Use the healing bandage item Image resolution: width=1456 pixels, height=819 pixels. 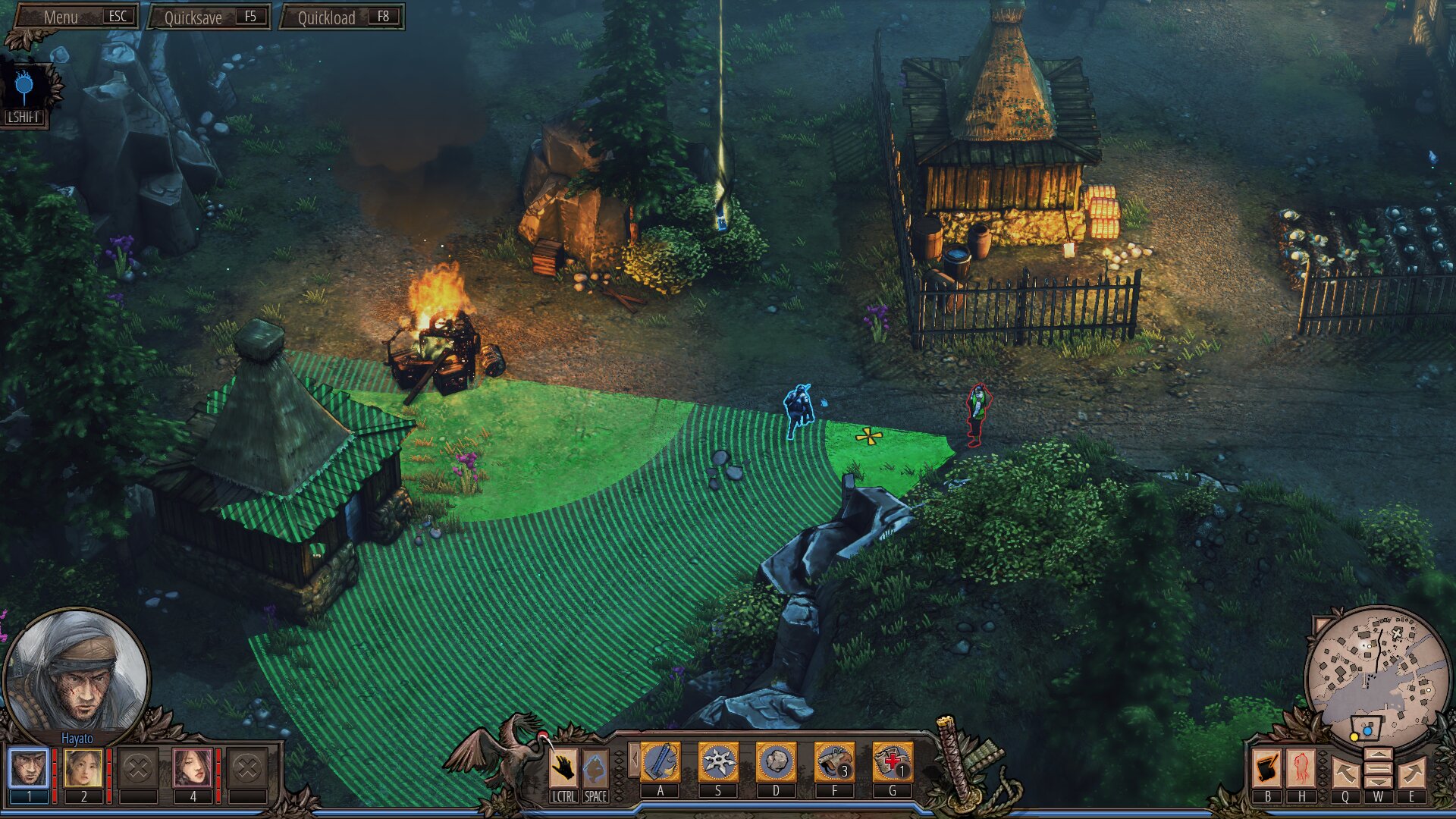tap(892, 762)
